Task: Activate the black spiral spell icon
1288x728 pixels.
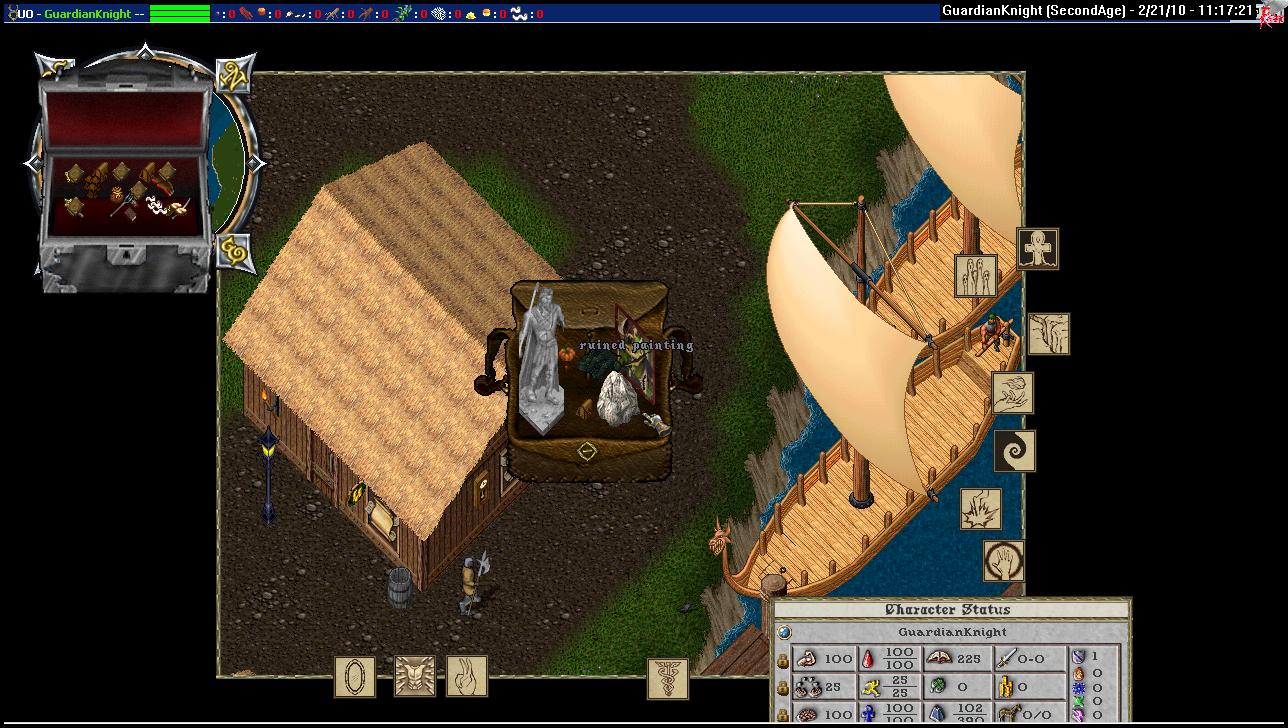Action: [x=1015, y=451]
